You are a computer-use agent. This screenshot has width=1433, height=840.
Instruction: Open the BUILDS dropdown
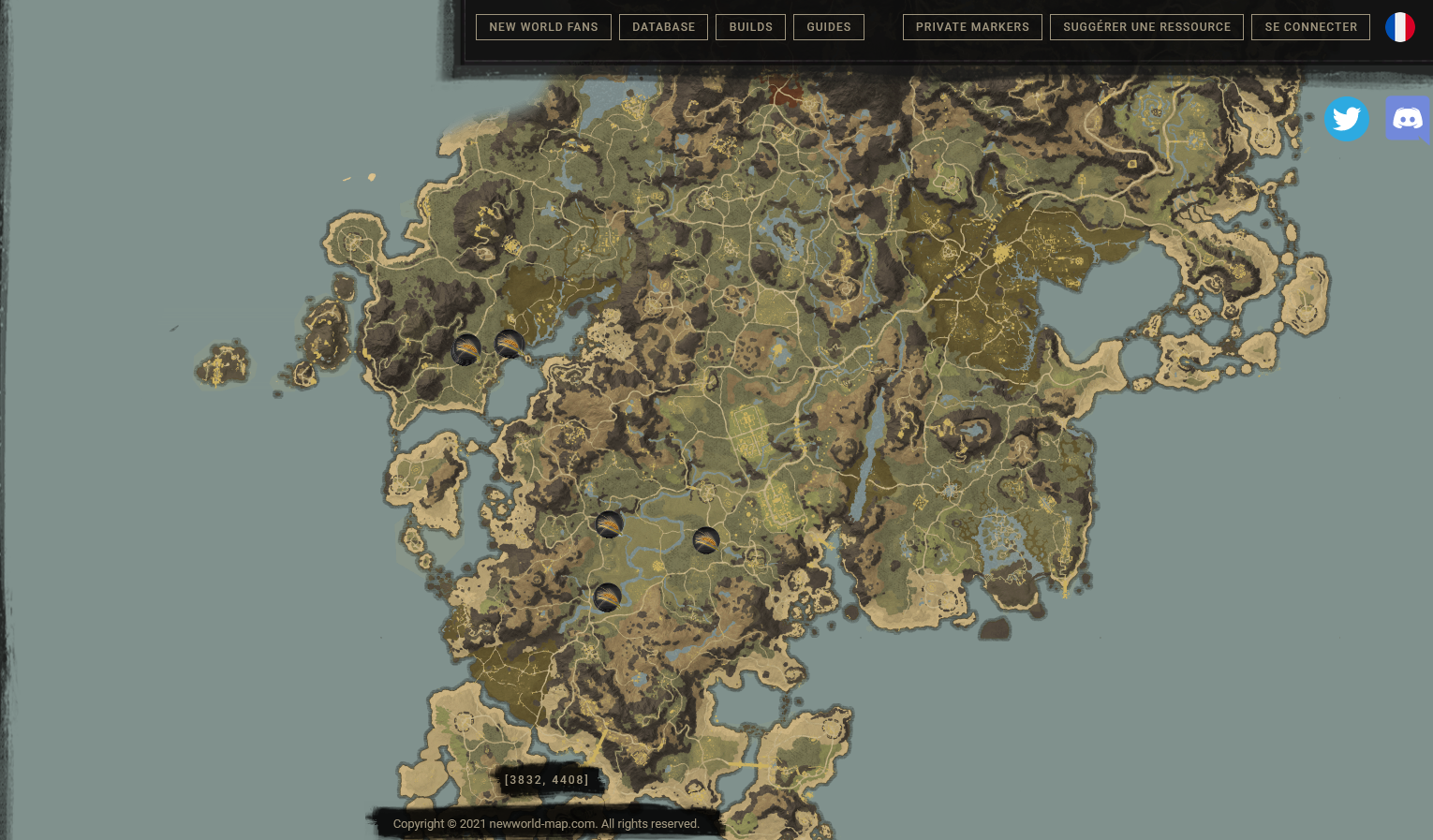[x=750, y=27]
